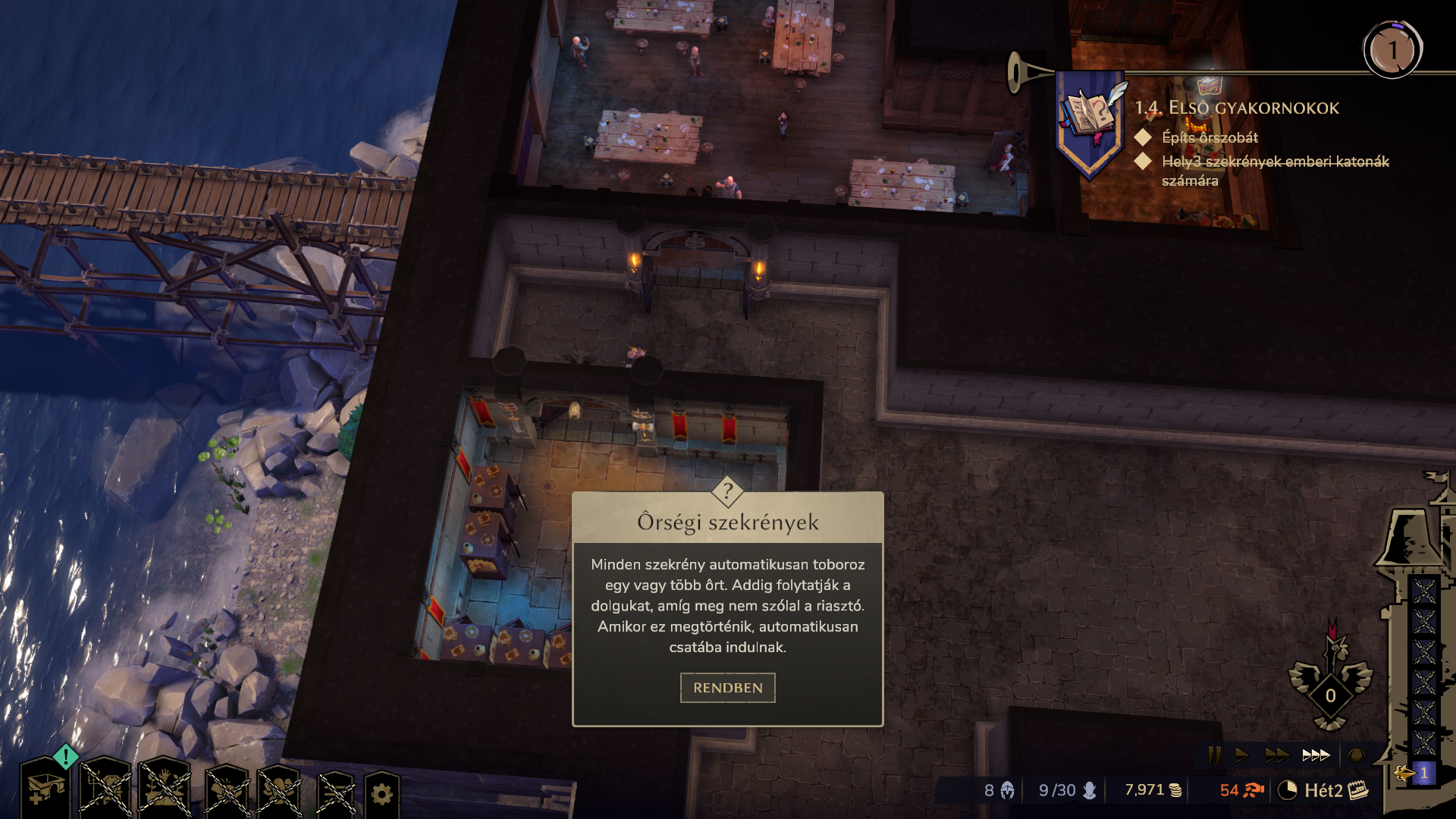Open the quest book banner icon
The image size is (1456, 819).
click(x=1090, y=118)
